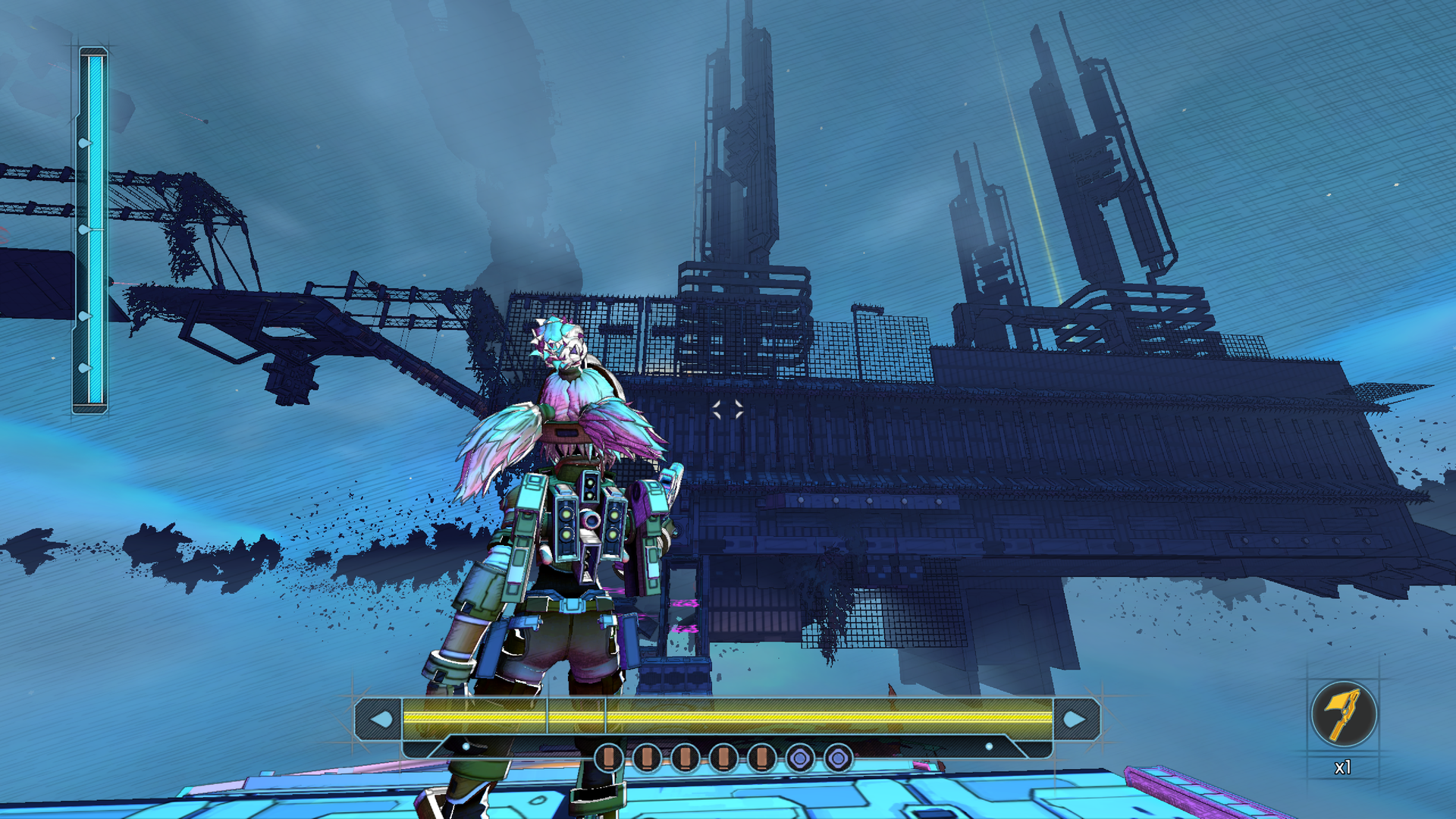Click the first bullet ammo icon

608,758
